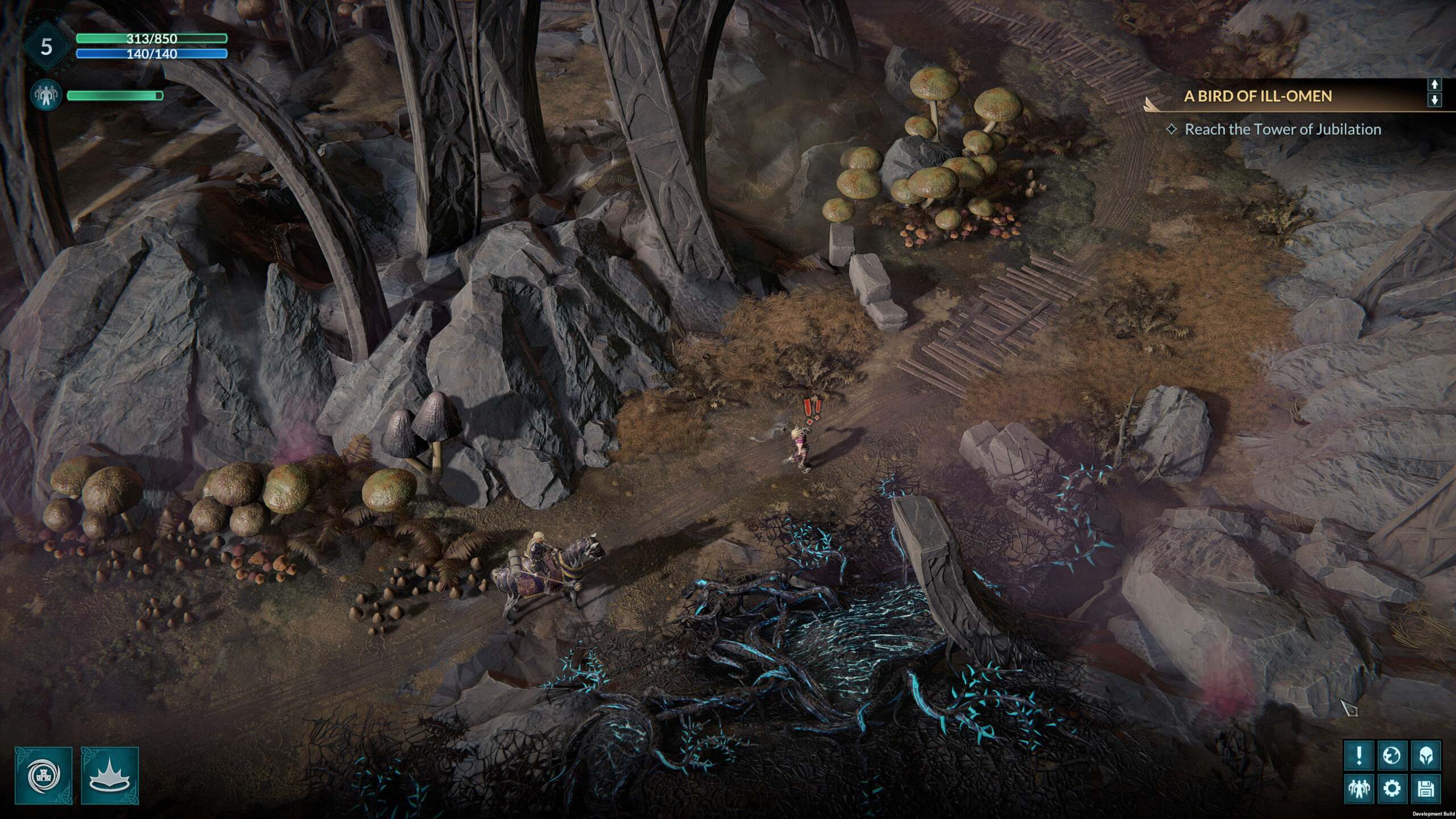Screen dimensions: 1456x819
Task: Open the quest log exclamation icon
Action: tap(1359, 754)
